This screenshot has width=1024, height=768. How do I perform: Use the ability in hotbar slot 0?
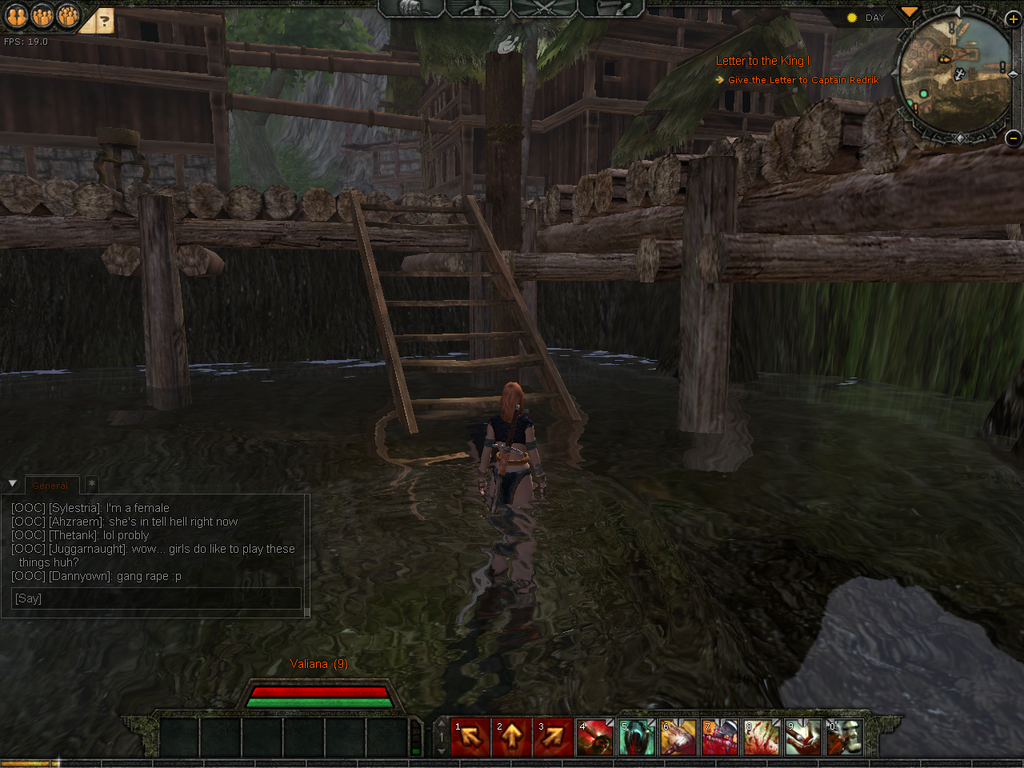click(x=844, y=738)
